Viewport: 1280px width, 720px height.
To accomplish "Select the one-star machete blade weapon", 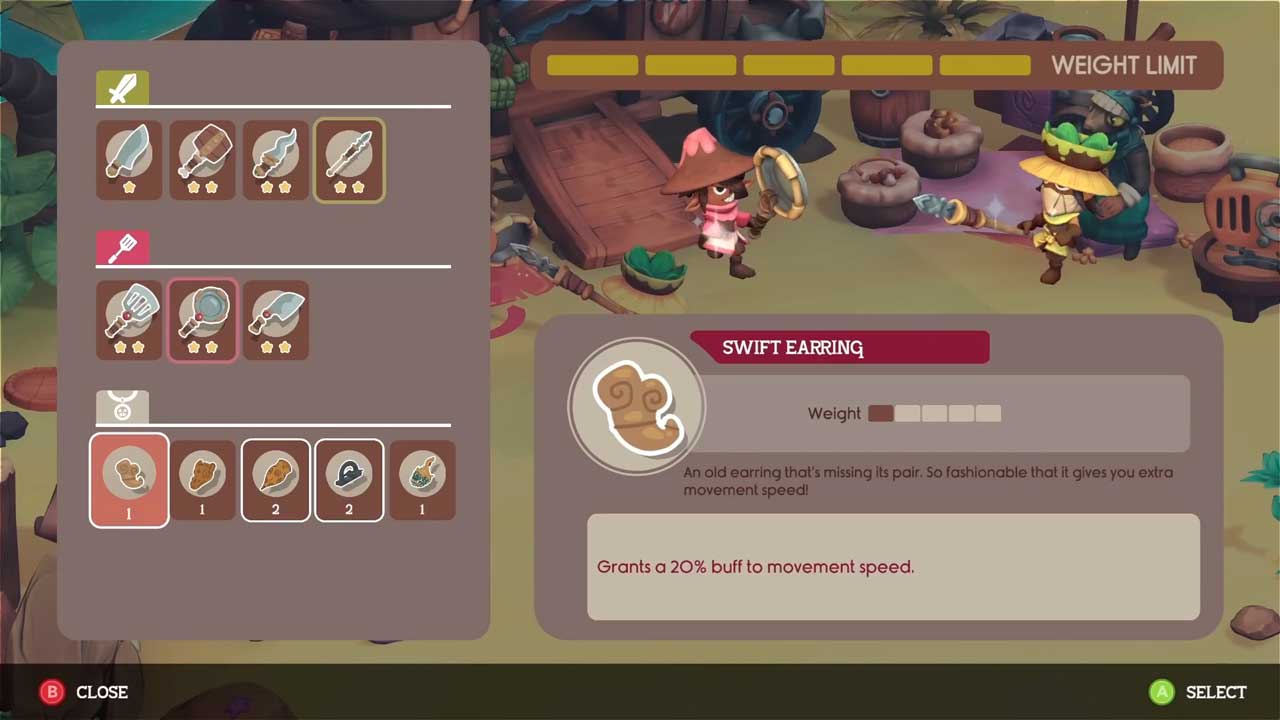I will (x=129, y=160).
